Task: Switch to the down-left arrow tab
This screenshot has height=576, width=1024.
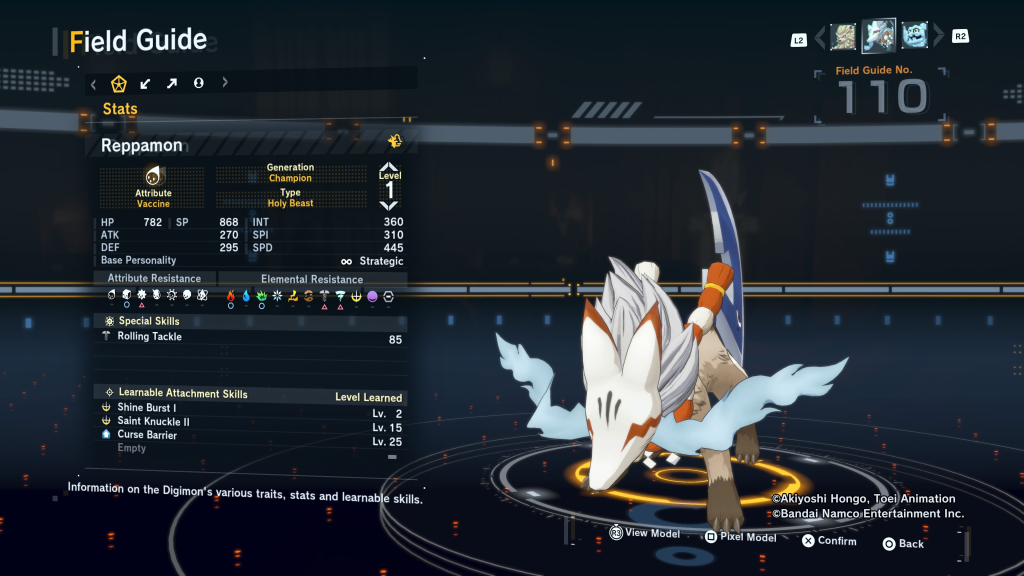Action: pyautogui.click(x=146, y=83)
